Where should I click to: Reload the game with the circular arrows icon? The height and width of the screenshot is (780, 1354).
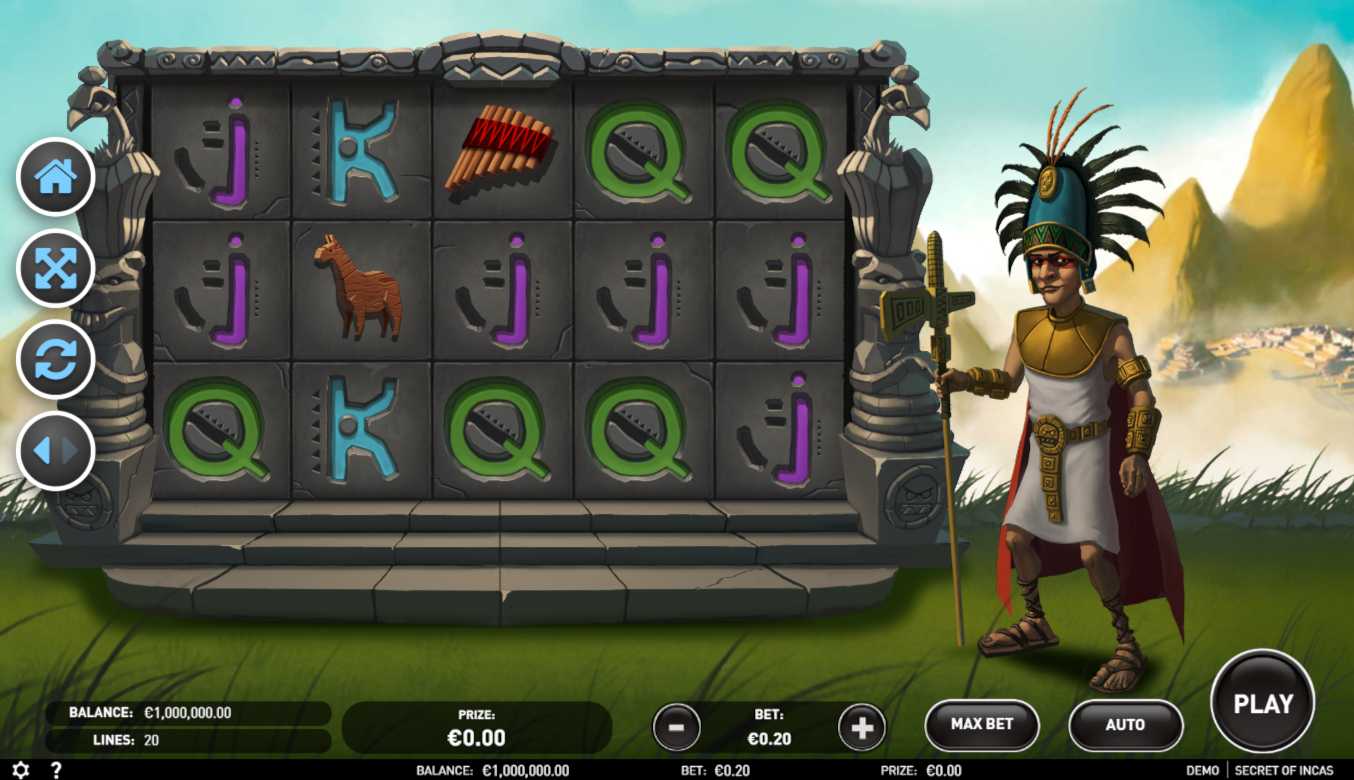click(56, 360)
